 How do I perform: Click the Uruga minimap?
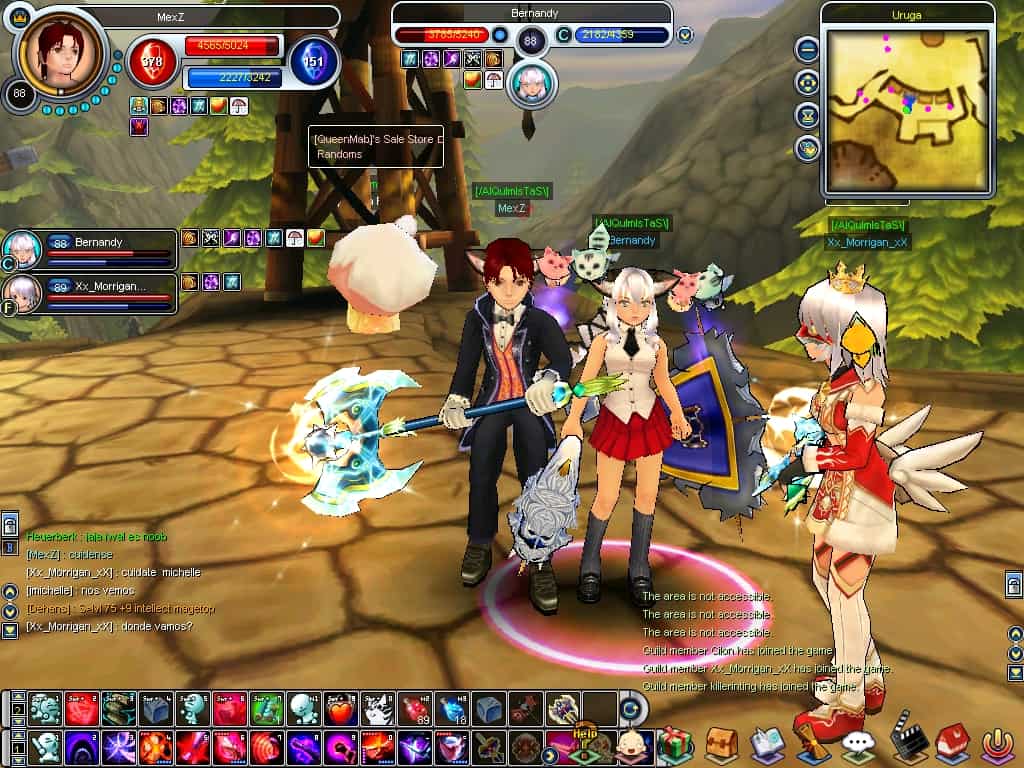point(907,110)
